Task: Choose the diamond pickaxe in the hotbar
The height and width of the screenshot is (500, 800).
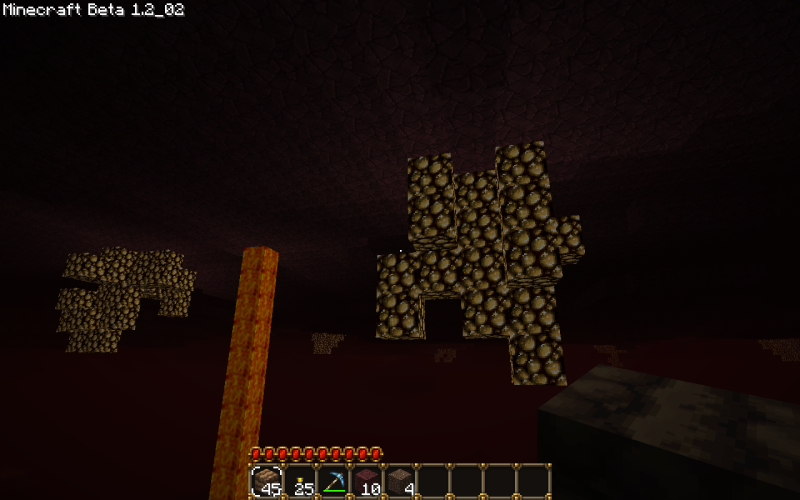Action: (333, 481)
